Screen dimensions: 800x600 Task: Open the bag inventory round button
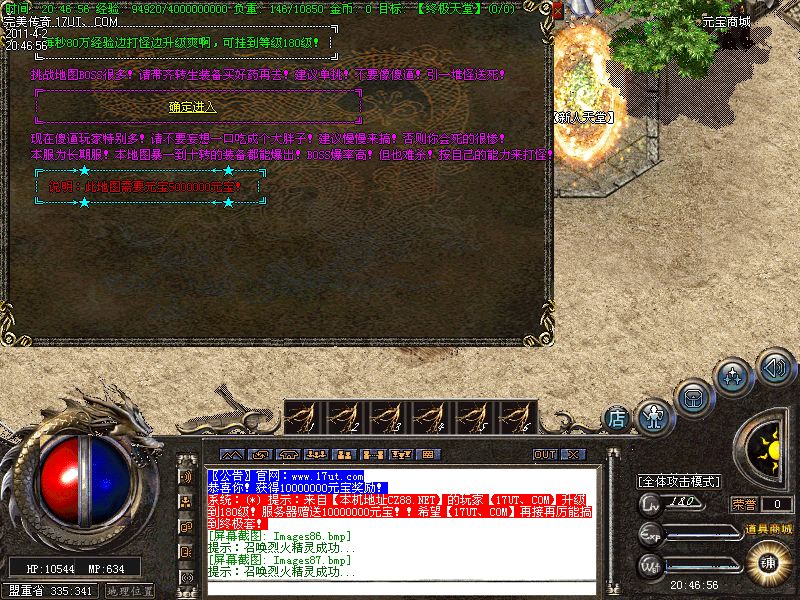coord(694,397)
